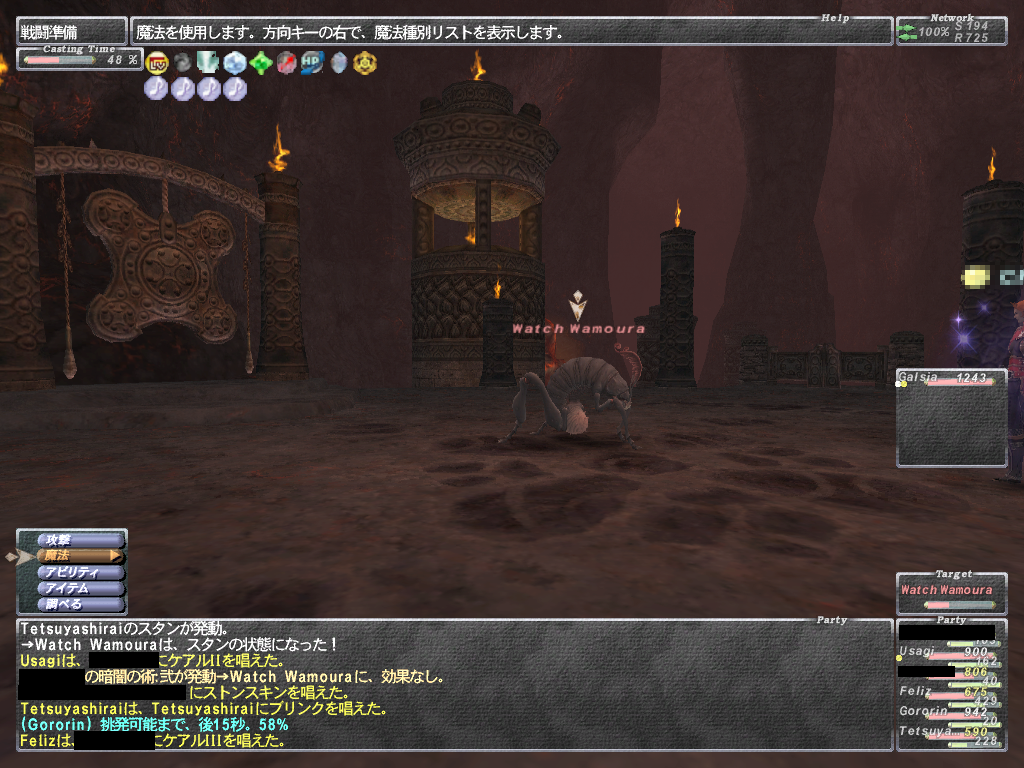Click the HP status effect icon

312,64
